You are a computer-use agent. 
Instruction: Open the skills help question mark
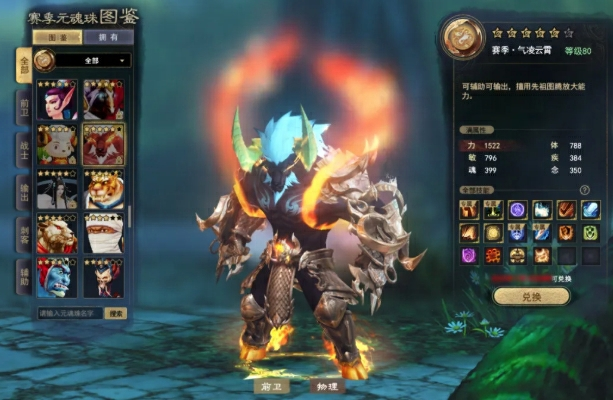(584, 190)
